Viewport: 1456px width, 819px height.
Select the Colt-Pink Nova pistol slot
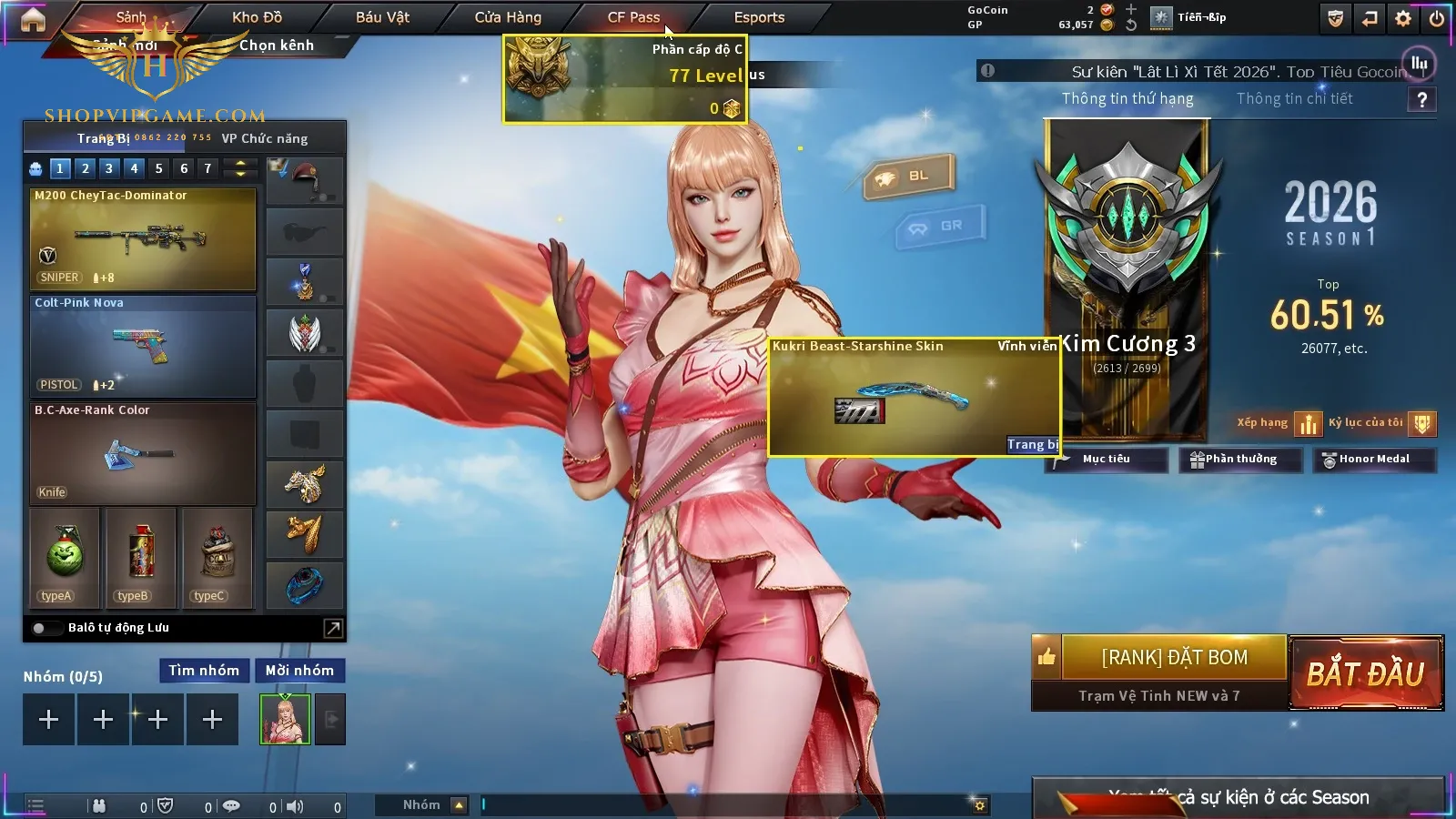pos(143,346)
